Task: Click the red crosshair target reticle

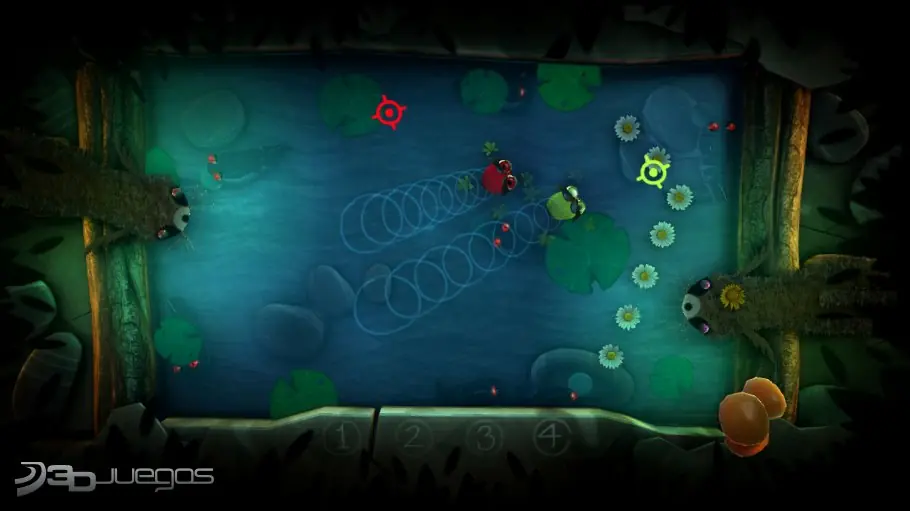Action: (x=388, y=112)
